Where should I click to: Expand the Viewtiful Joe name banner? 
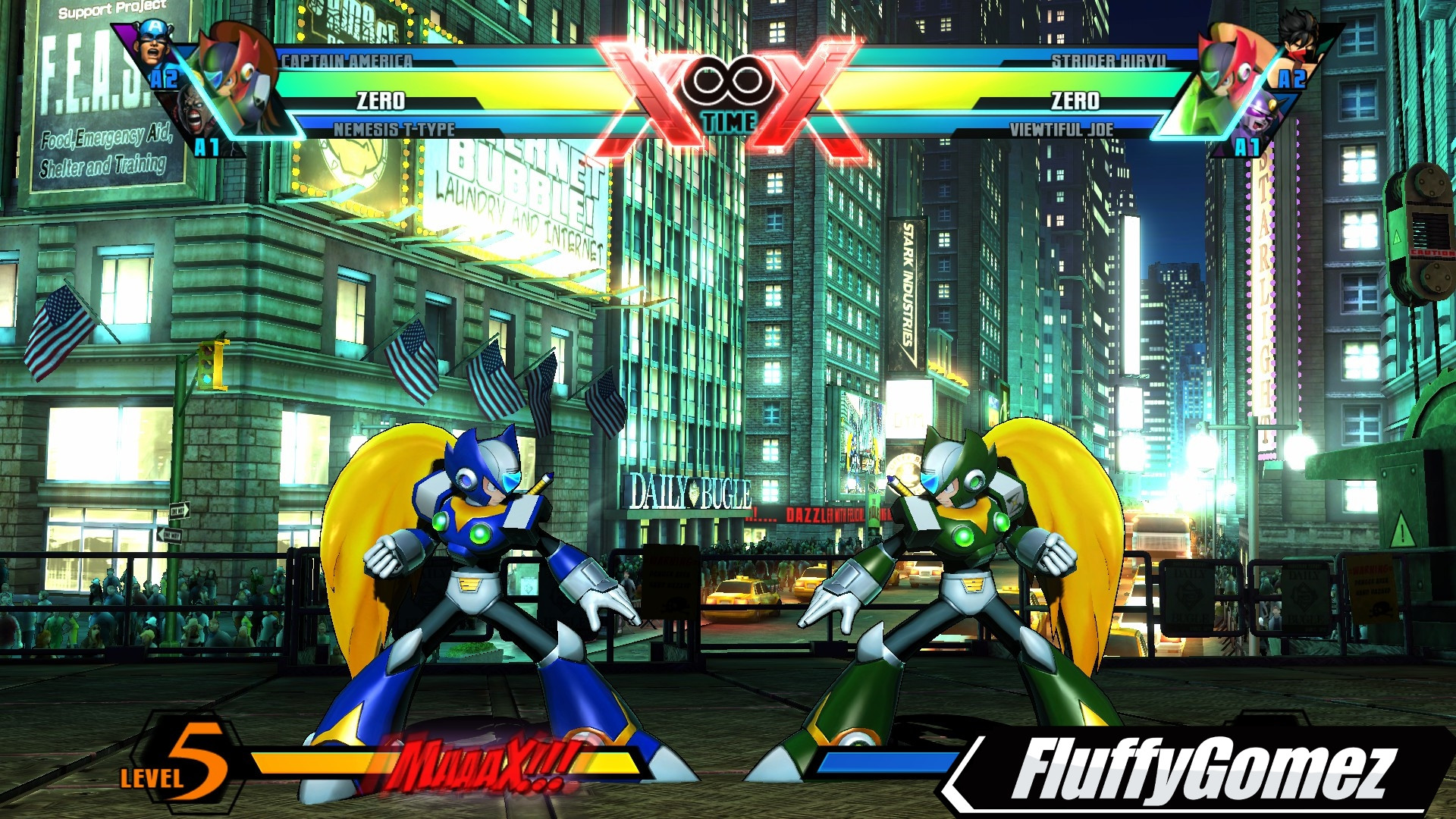tap(1062, 128)
